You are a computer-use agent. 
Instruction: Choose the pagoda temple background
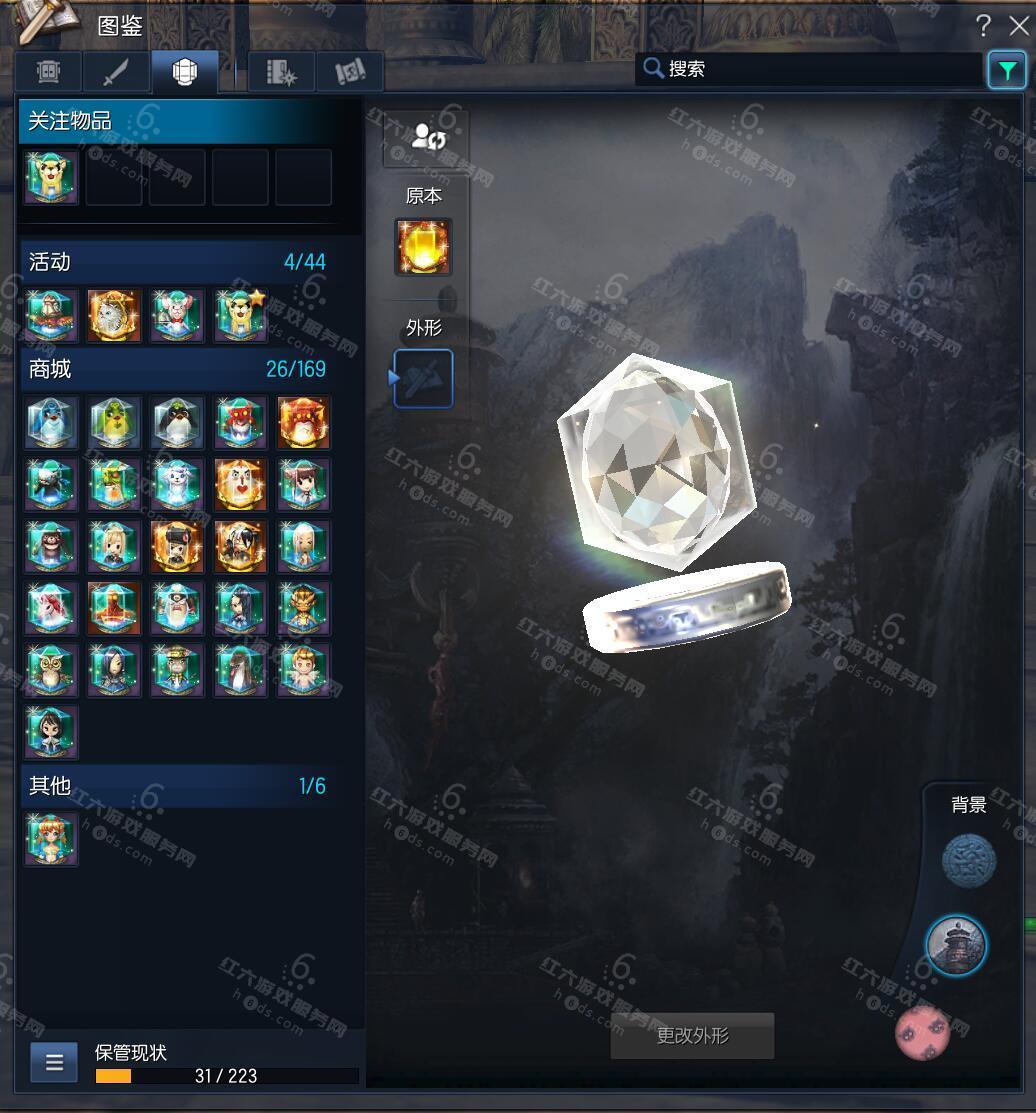pos(956,944)
